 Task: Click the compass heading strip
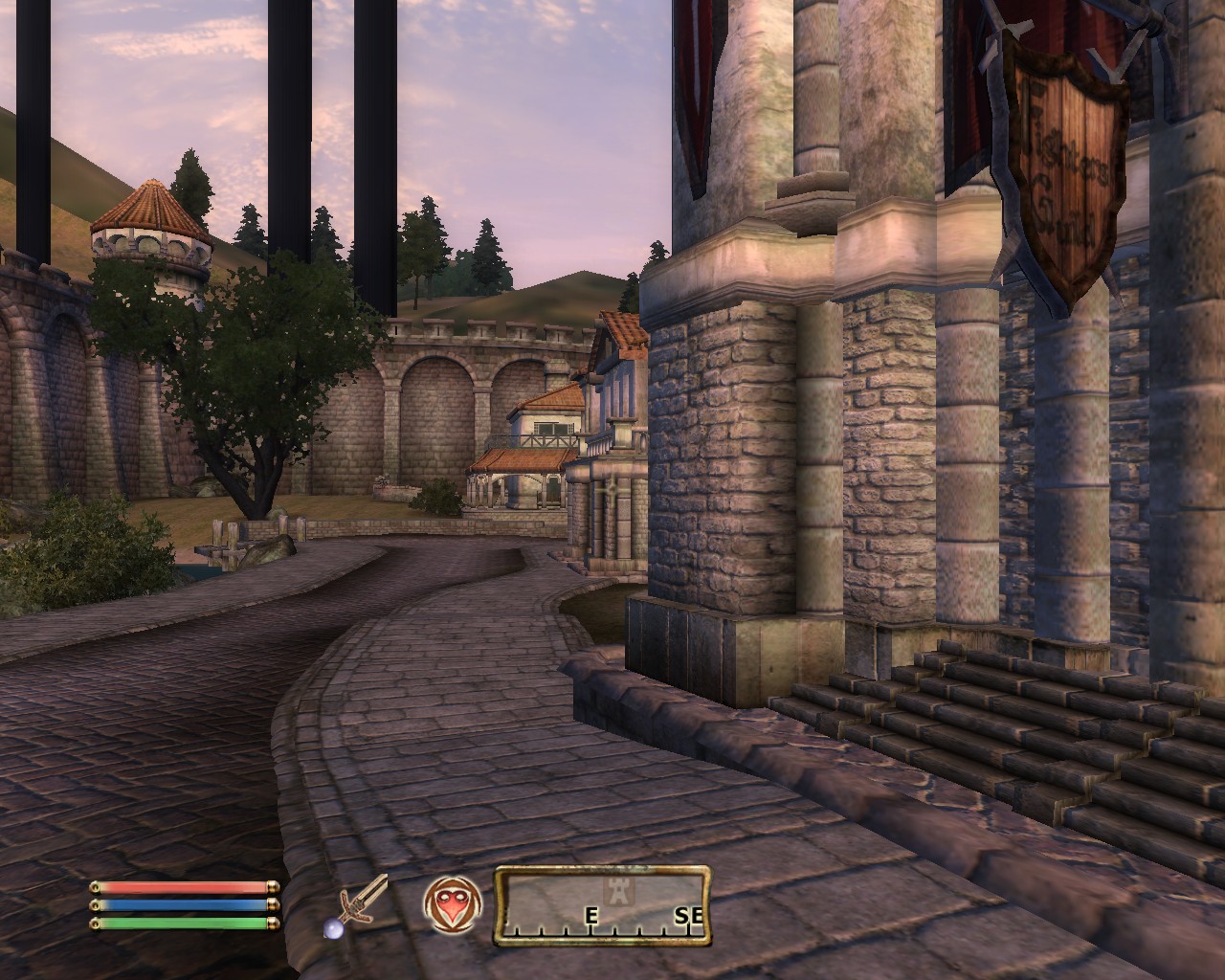pyautogui.click(x=602, y=904)
